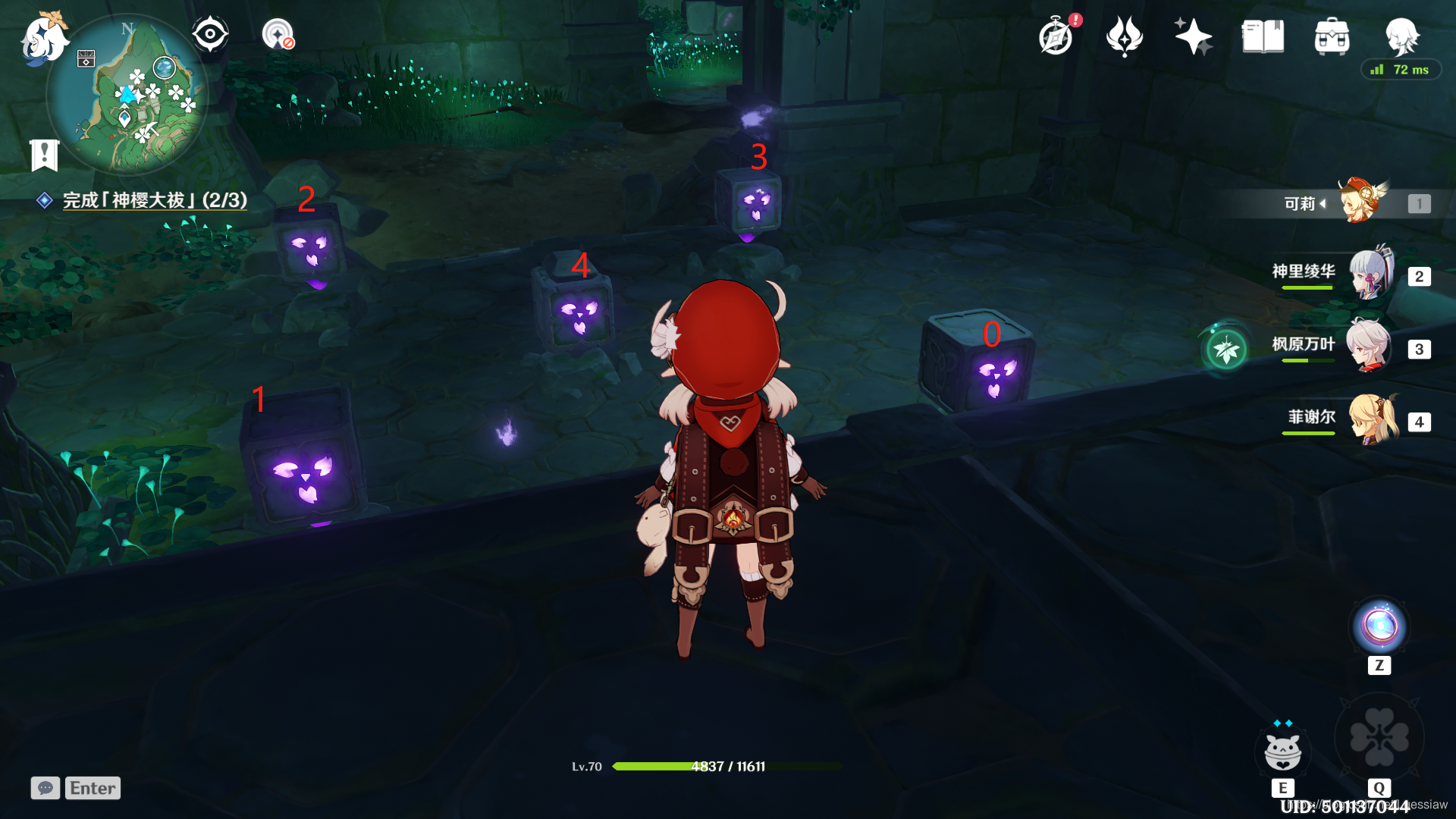The image size is (1456, 819).
Task: Switch to party member 枫原万叶
Action: click(x=1369, y=347)
